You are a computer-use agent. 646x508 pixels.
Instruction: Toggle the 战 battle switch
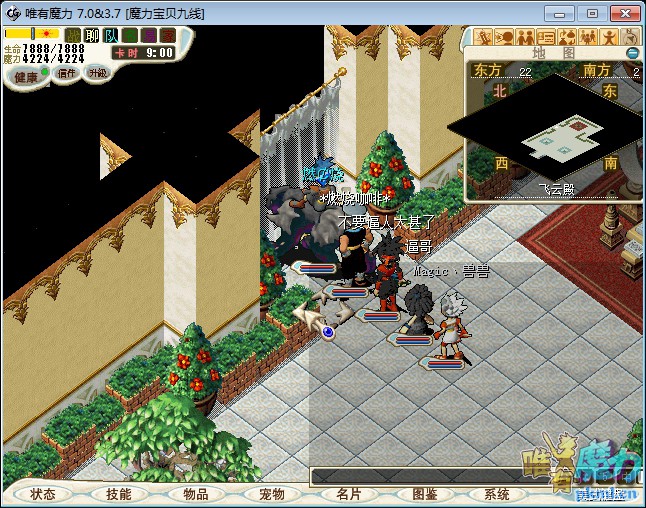click(73, 36)
